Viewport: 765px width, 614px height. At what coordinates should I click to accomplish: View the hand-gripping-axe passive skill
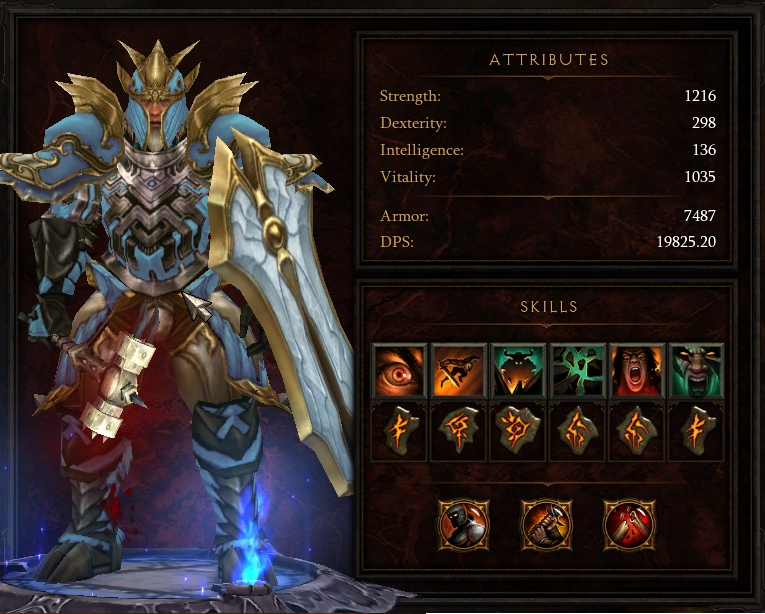pyautogui.click(x=547, y=522)
